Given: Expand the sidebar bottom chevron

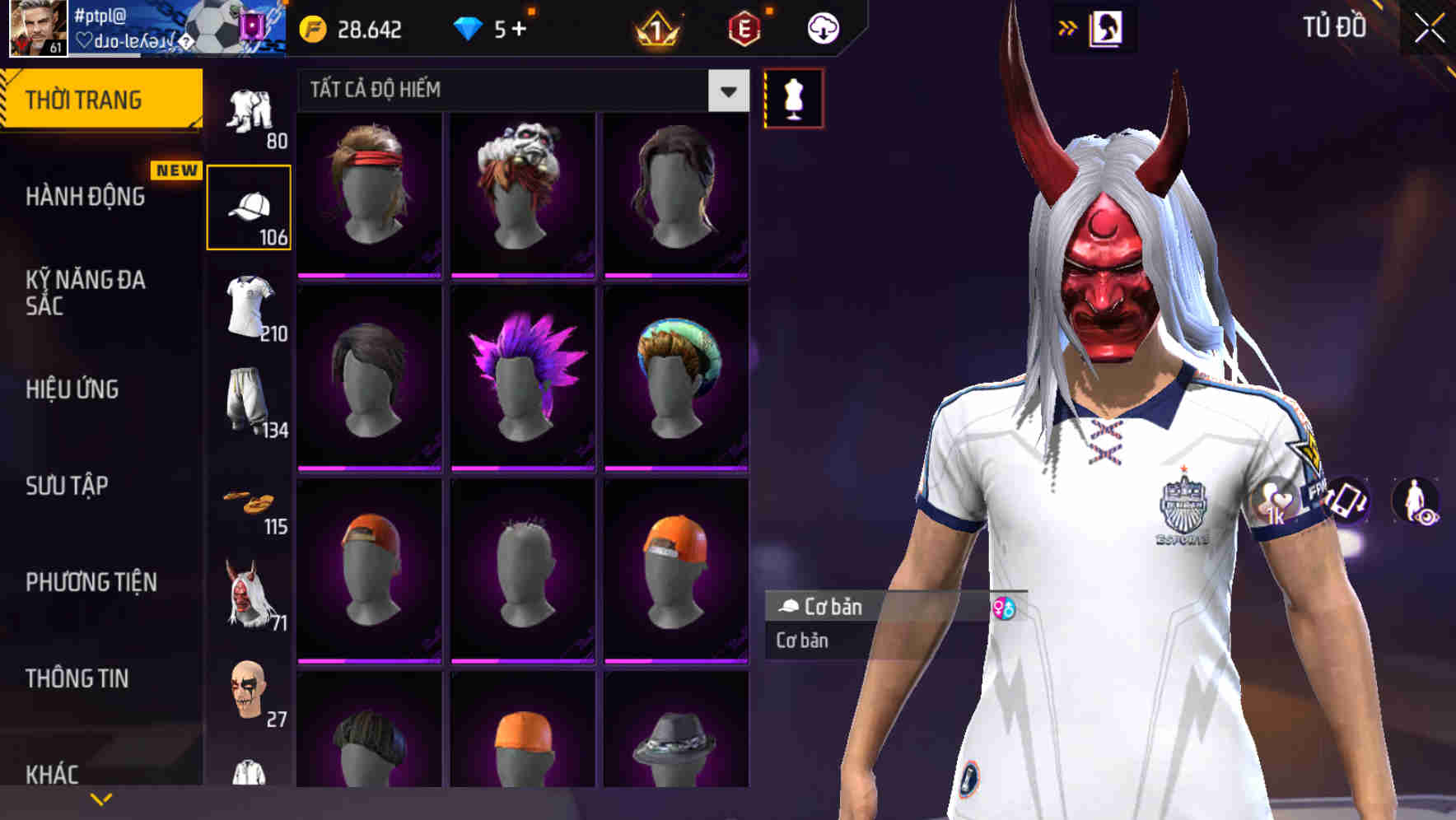Looking at the screenshot, I should click(x=99, y=797).
